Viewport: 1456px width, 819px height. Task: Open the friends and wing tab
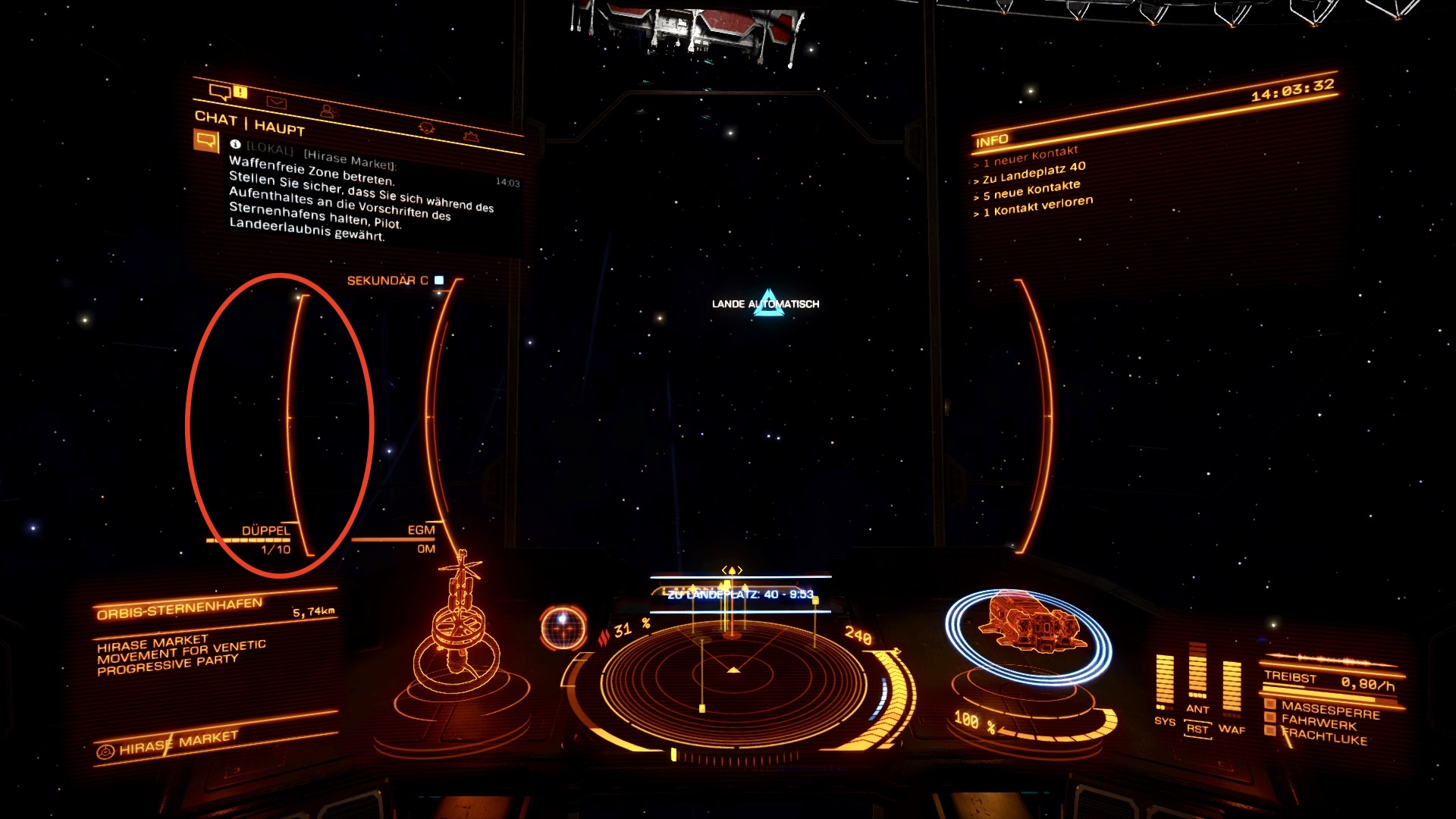click(x=328, y=111)
